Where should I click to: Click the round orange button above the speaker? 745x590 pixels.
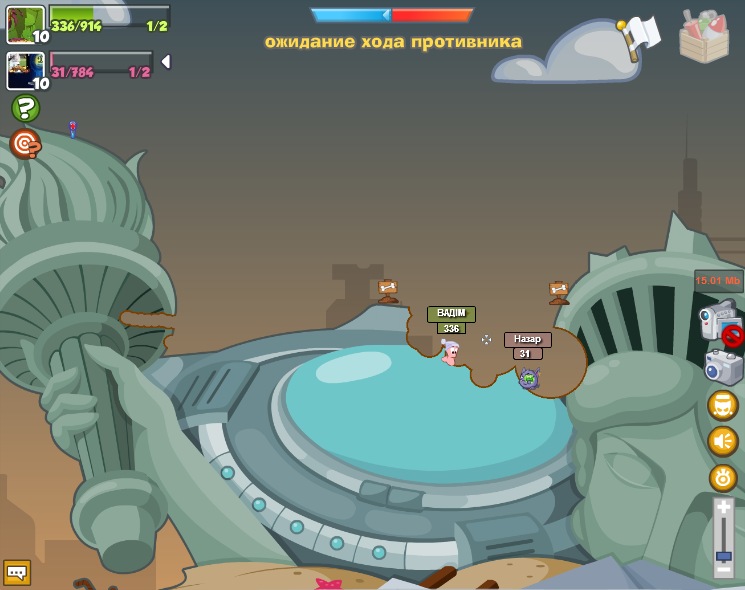(x=723, y=405)
